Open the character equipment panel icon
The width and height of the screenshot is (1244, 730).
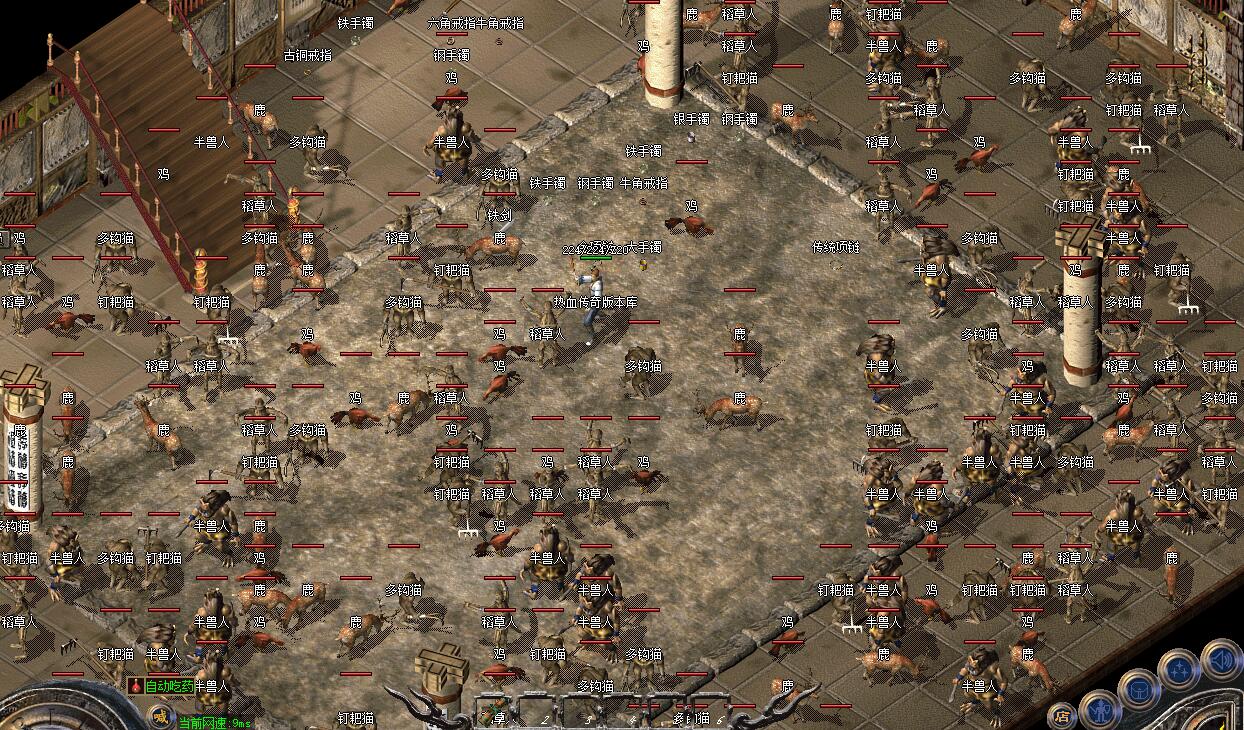pyautogui.click(x=1099, y=709)
